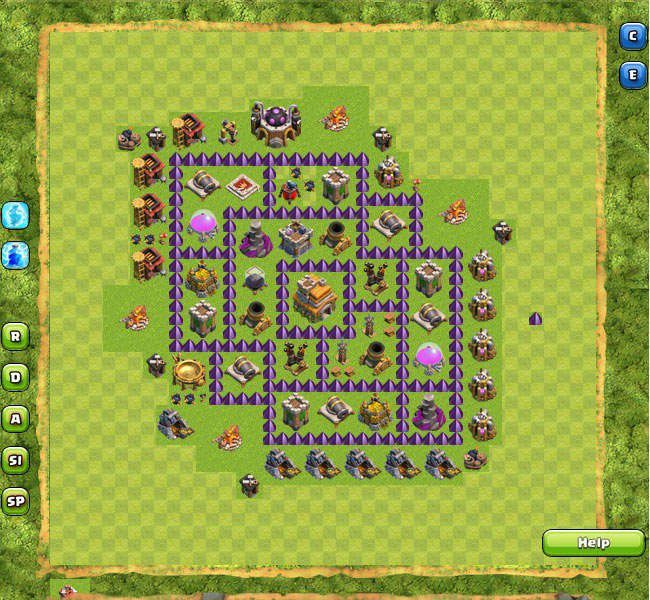Select the icon with dark blue figure
The width and height of the screenshot is (650, 600).
point(15,254)
